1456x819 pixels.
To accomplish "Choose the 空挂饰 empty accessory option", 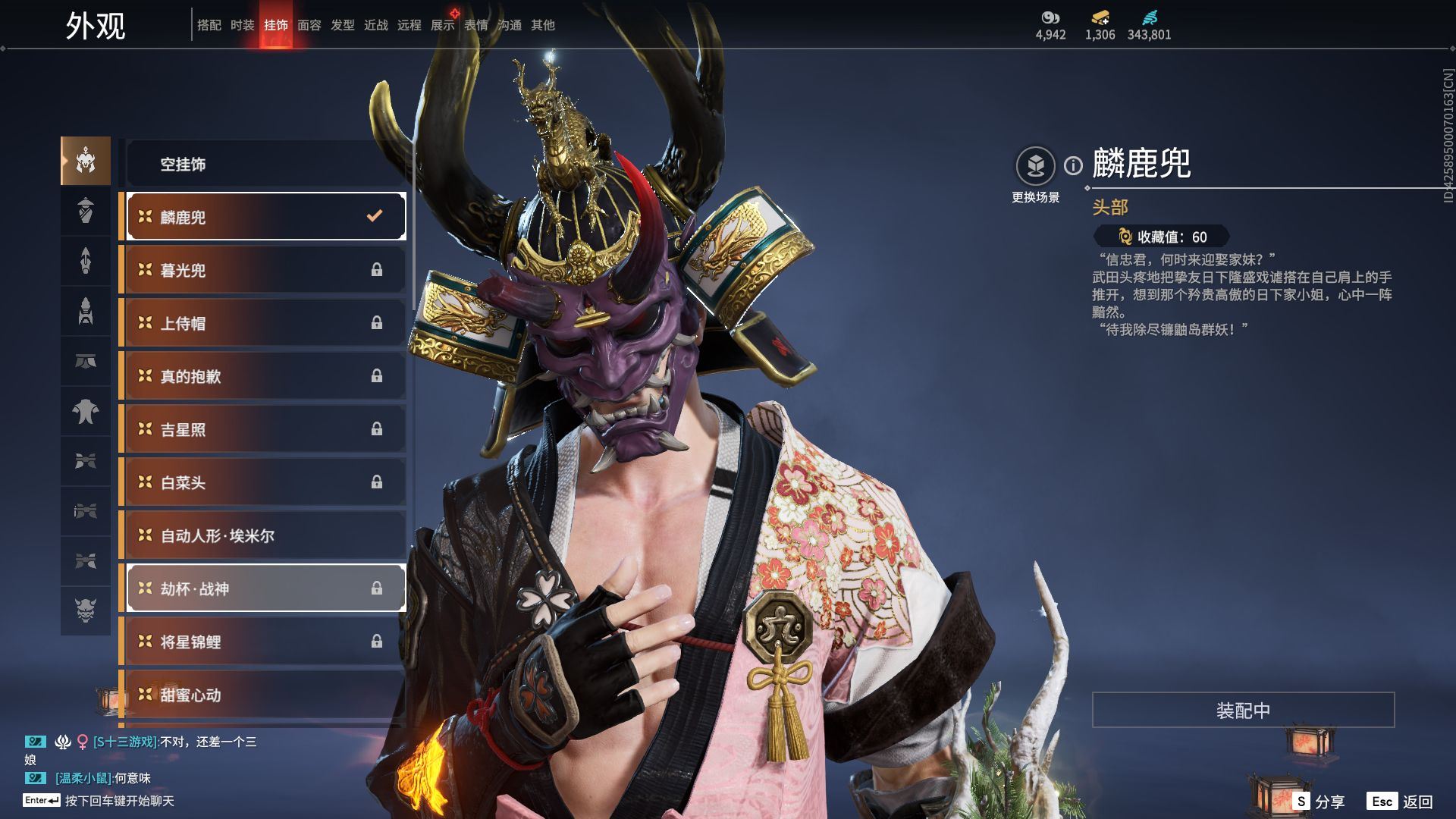I will tap(265, 164).
